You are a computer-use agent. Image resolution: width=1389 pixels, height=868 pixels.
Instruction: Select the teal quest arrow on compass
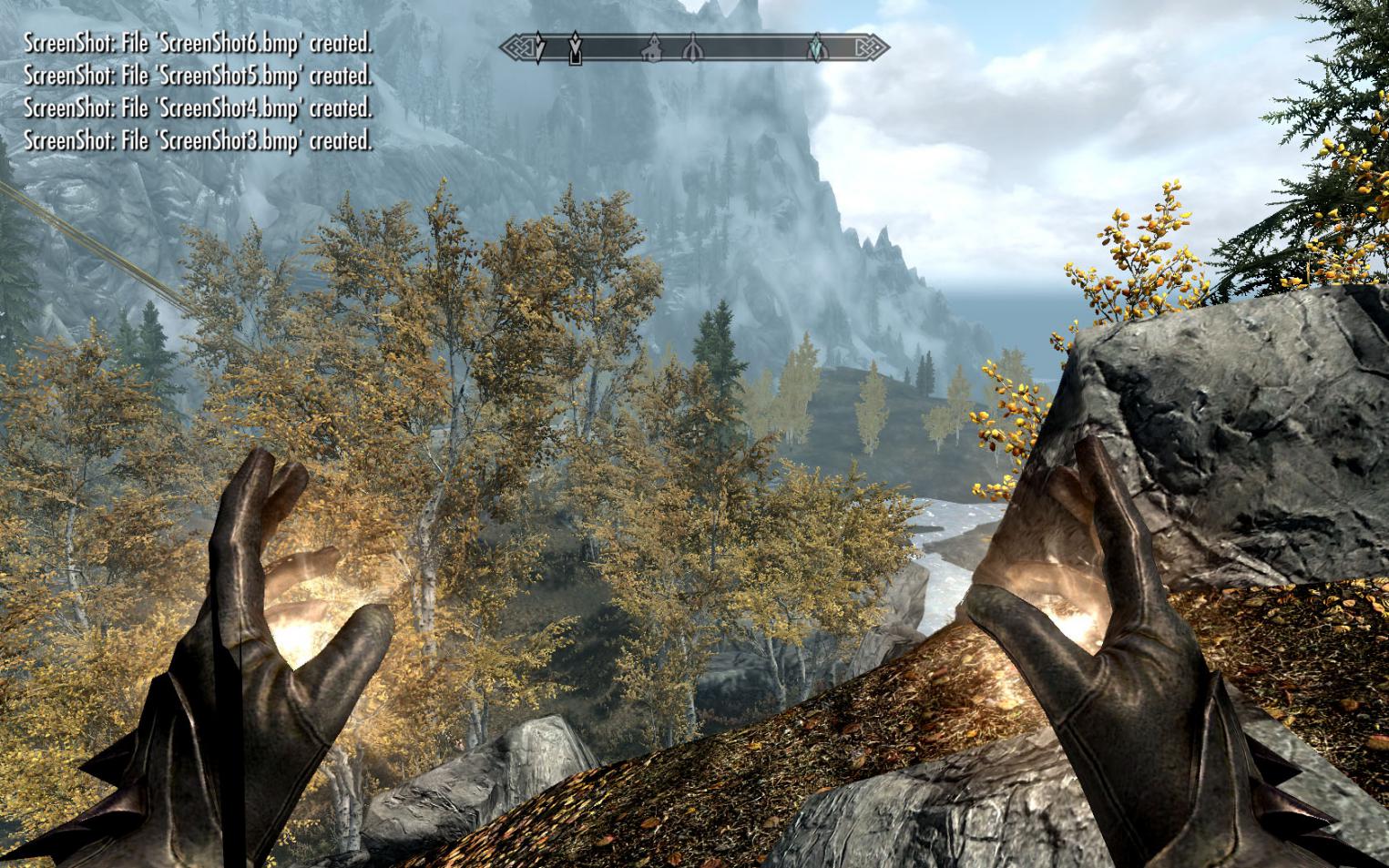tap(818, 47)
